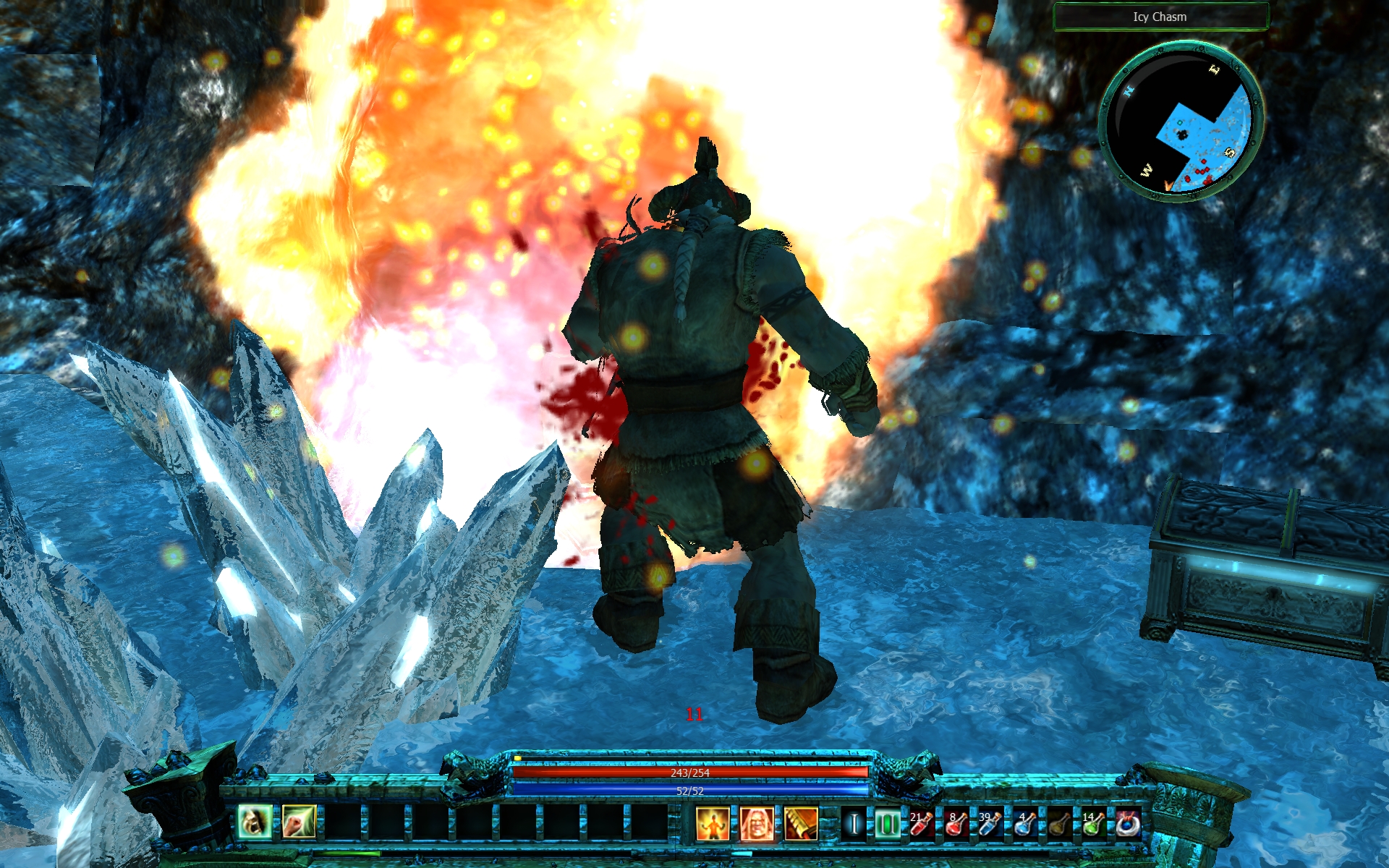The height and width of the screenshot is (868, 1389).
Task: Drink the red vial with 21 count
Action: 922,824
